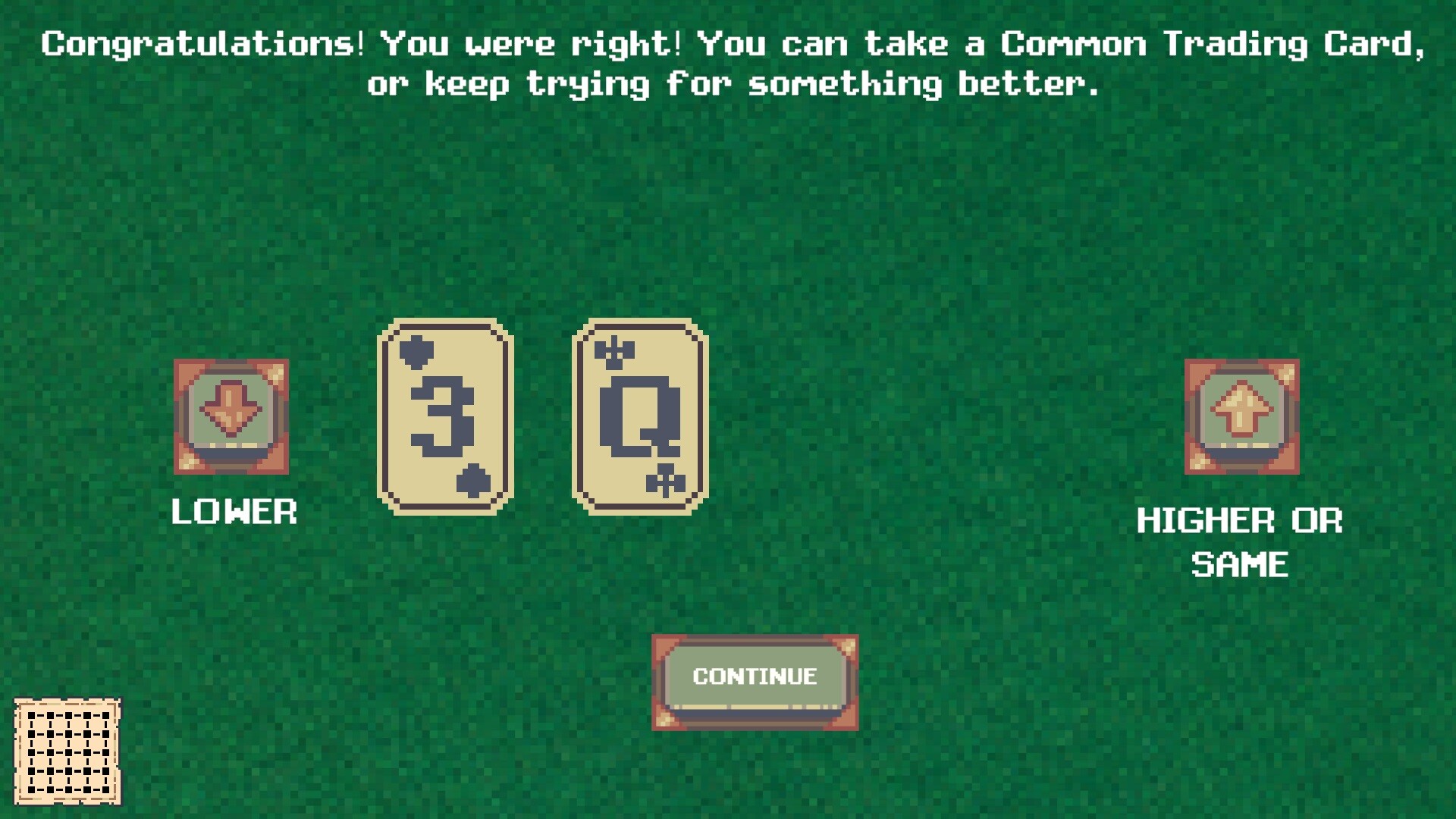Click the LOWER text label
The width and height of the screenshot is (1456, 819).
(233, 513)
